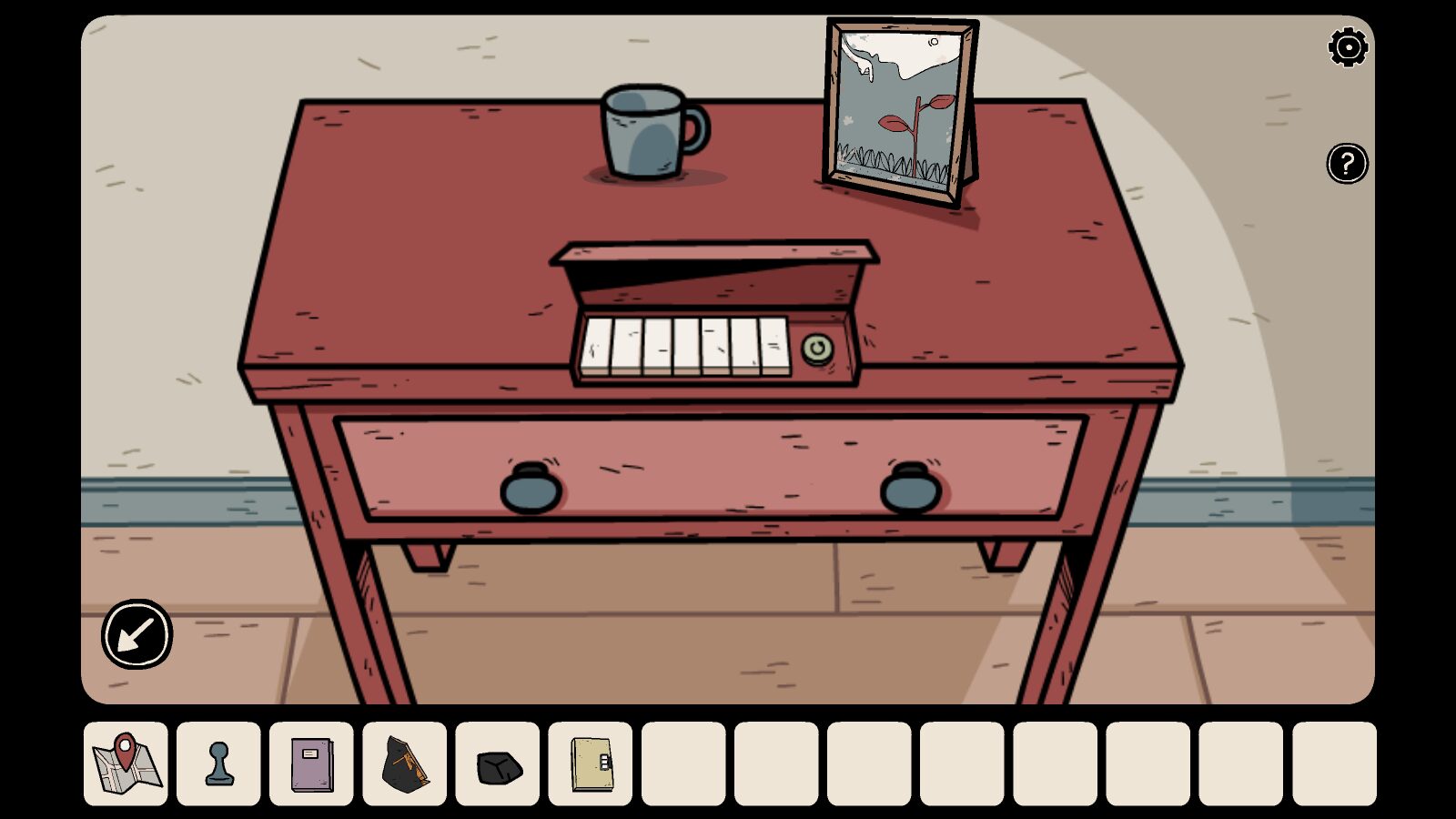
Task: Pick the black coal lump slot
Action: tap(499, 765)
